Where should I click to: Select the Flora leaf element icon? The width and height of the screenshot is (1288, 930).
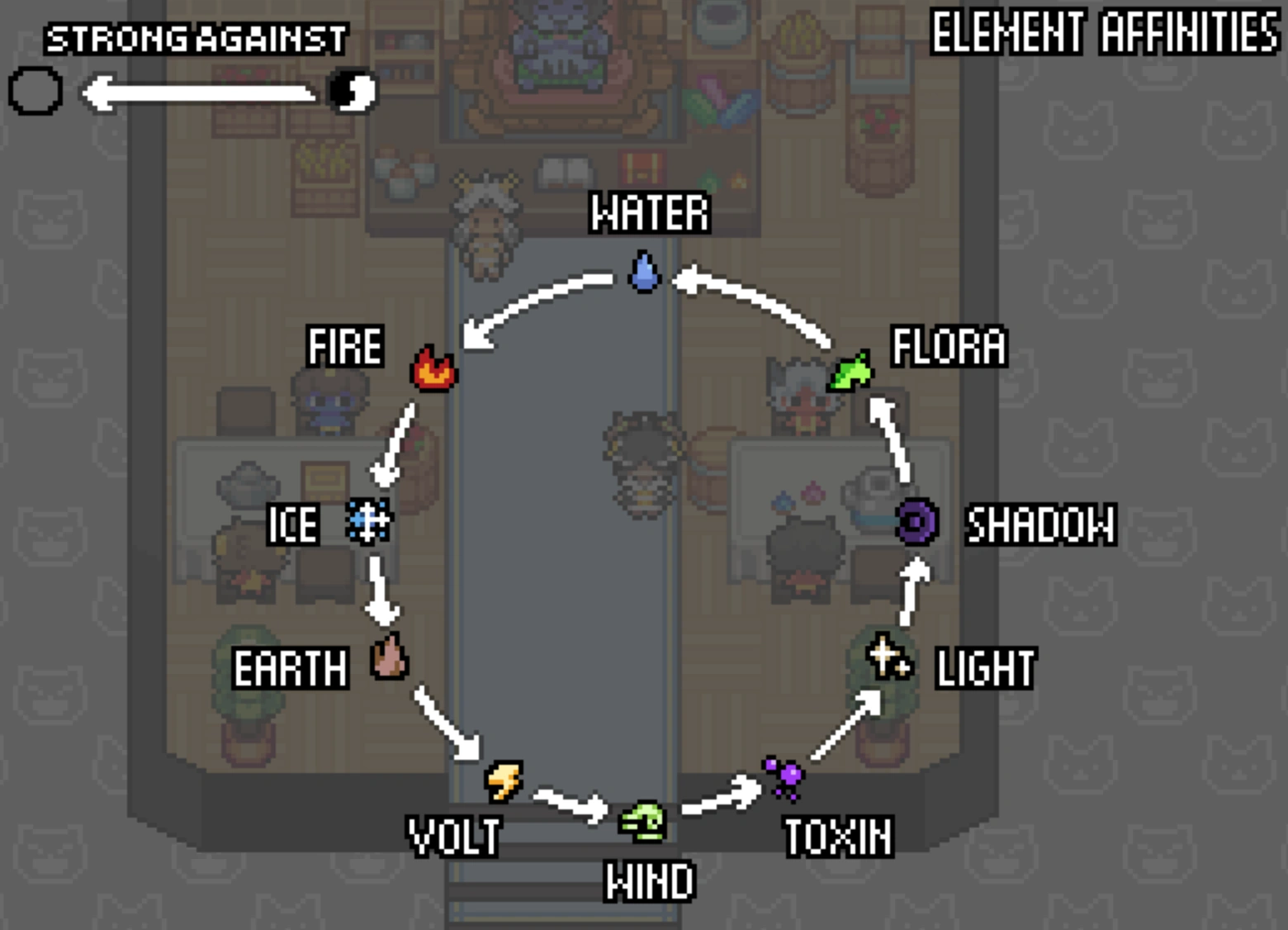pos(850,371)
